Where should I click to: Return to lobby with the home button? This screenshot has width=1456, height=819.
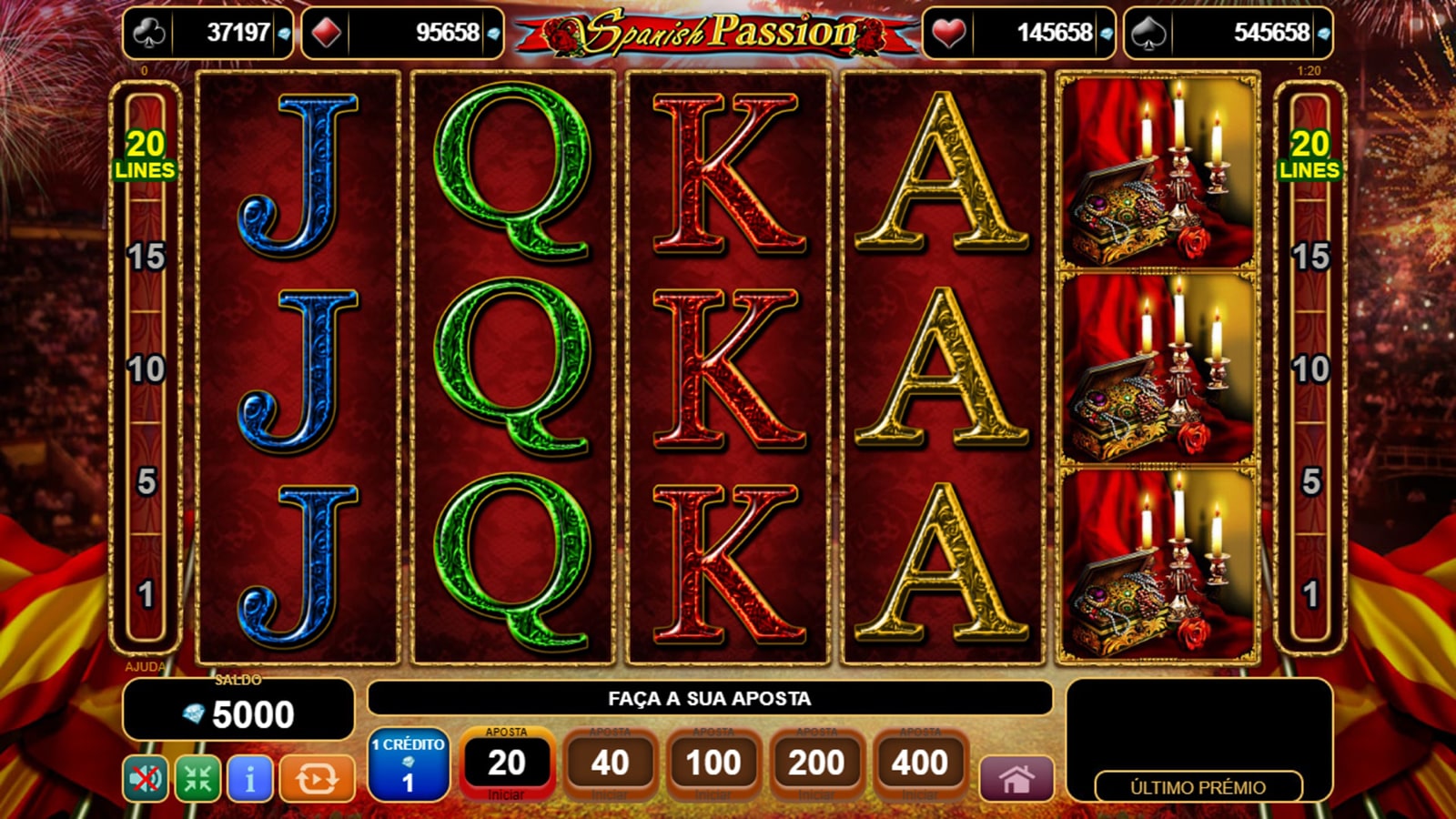[1016, 779]
